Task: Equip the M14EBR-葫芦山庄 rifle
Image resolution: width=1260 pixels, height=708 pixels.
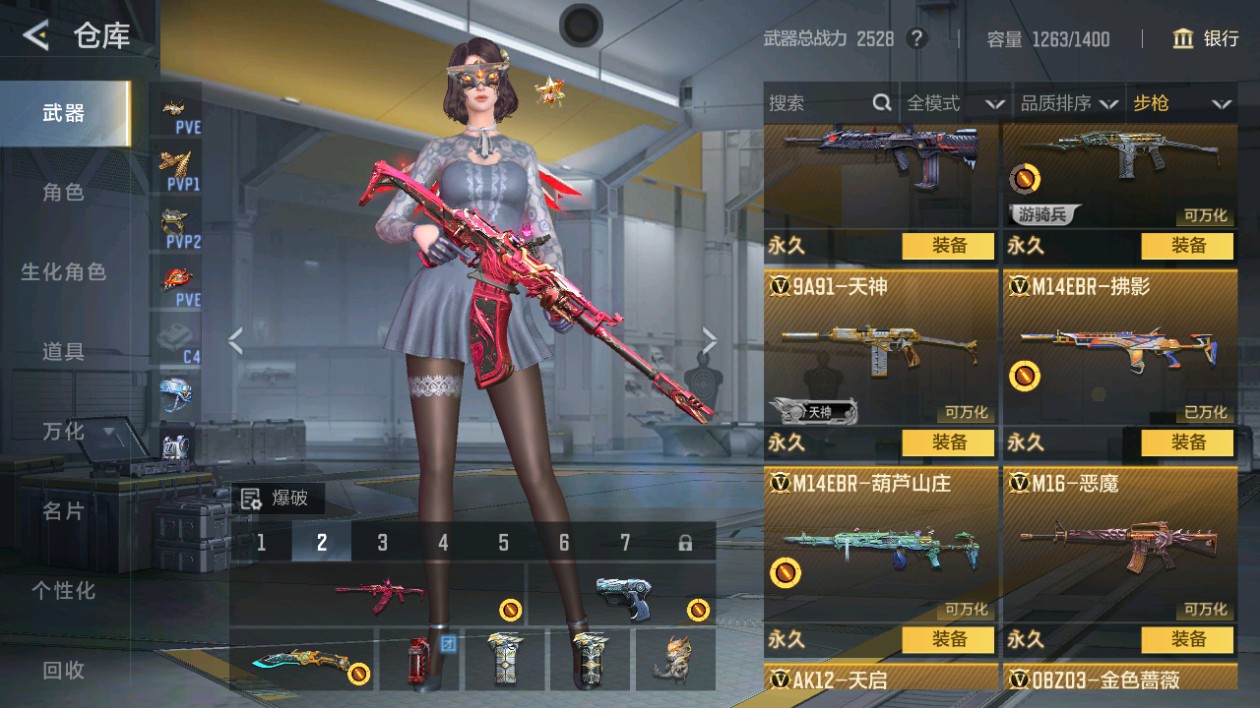Action: 948,639
